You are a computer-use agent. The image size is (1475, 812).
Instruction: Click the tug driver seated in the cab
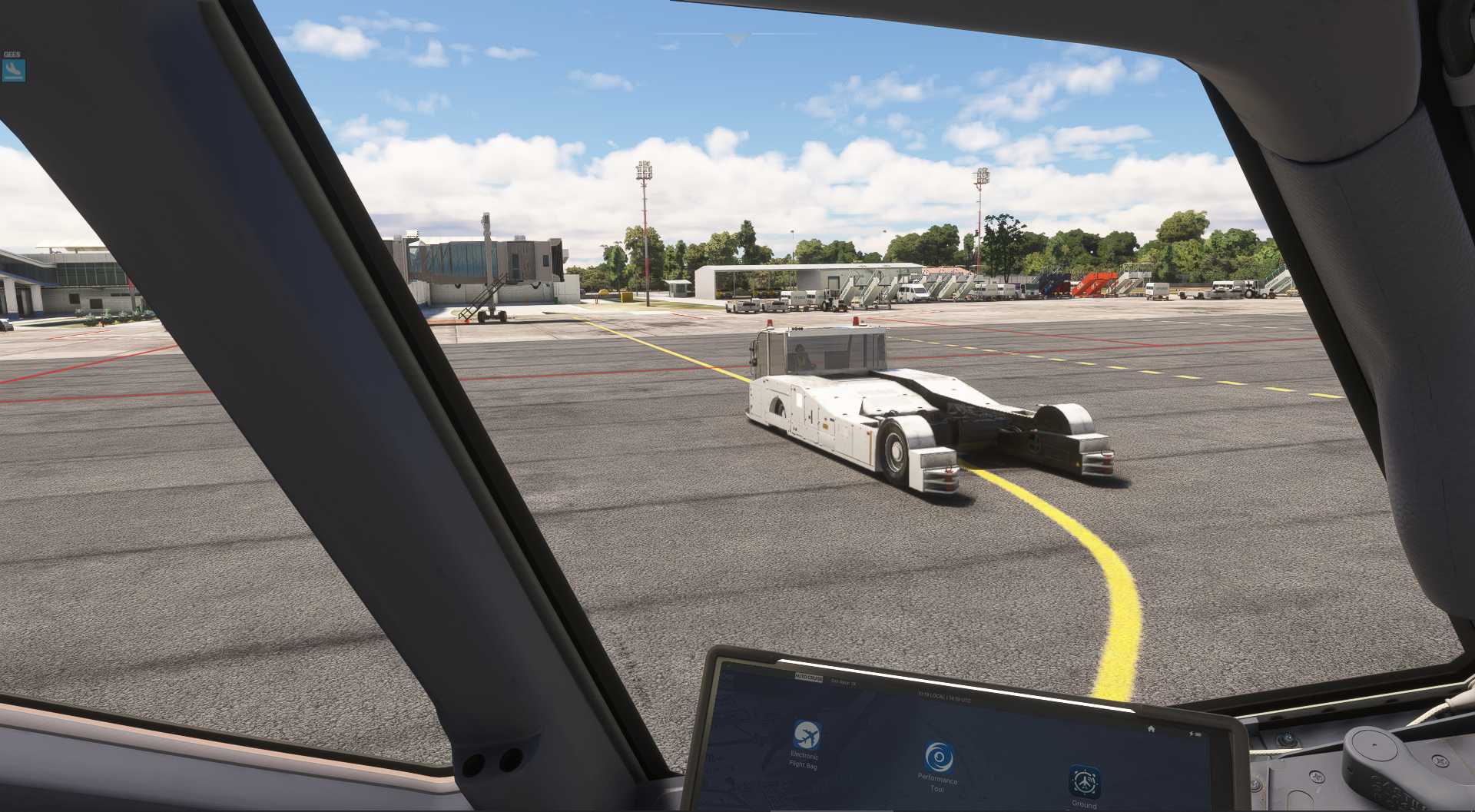(800, 357)
